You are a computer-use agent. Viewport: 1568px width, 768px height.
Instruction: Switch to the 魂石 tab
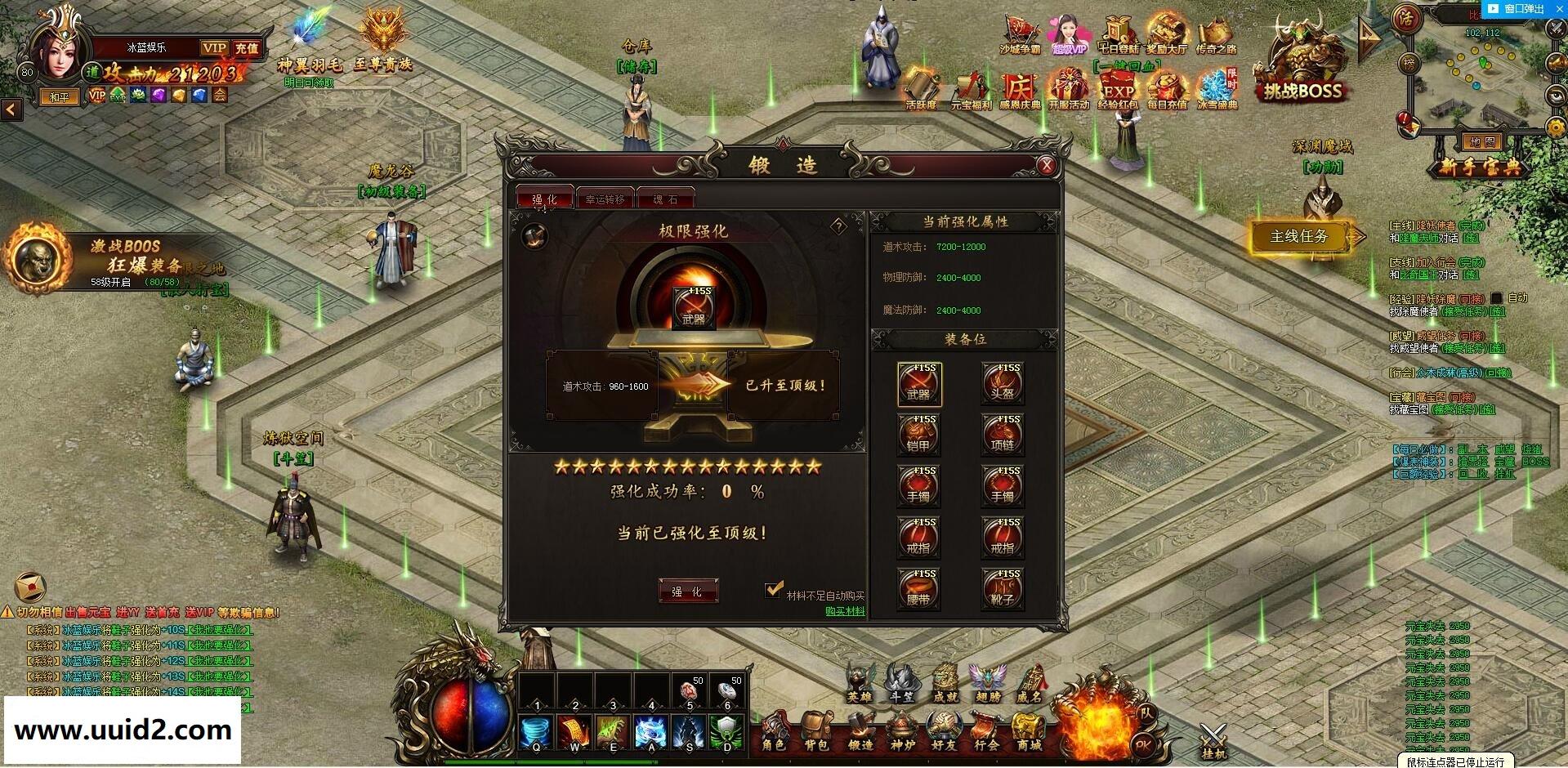[x=666, y=199]
